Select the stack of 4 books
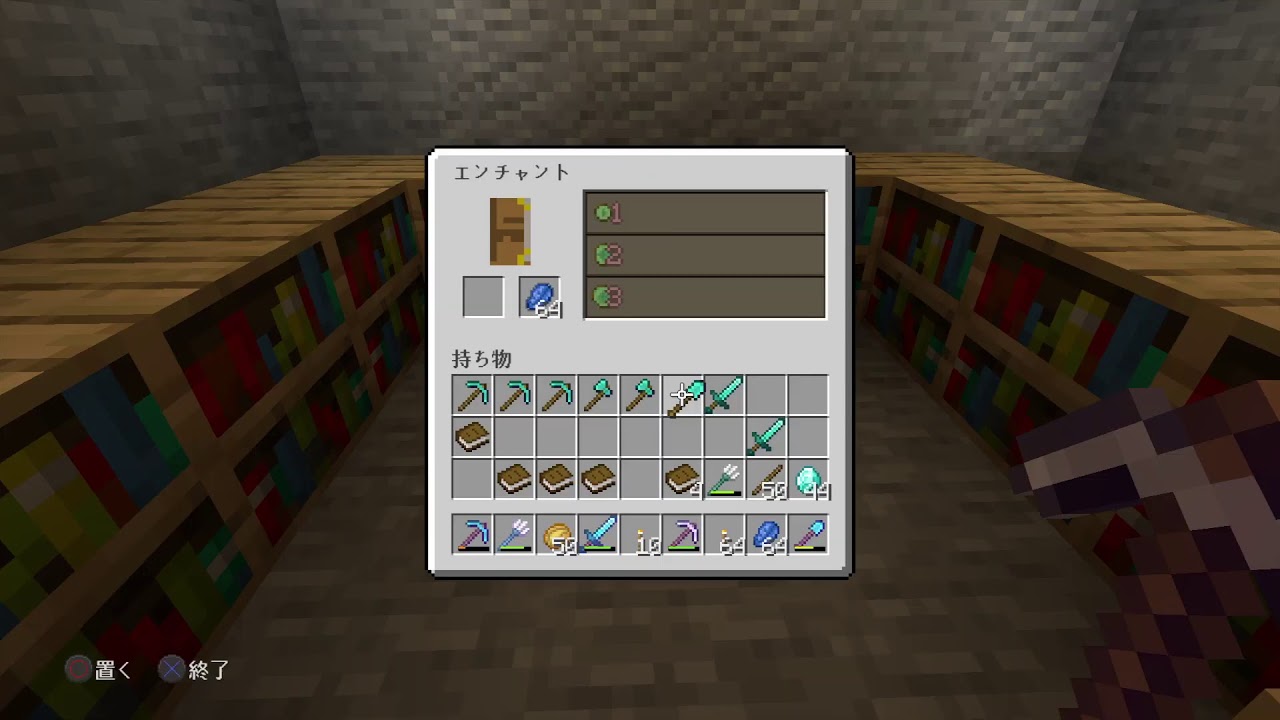Image resolution: width=1280 pixels, height=720 pixels. pyautogui.click(x=681, y=479)
